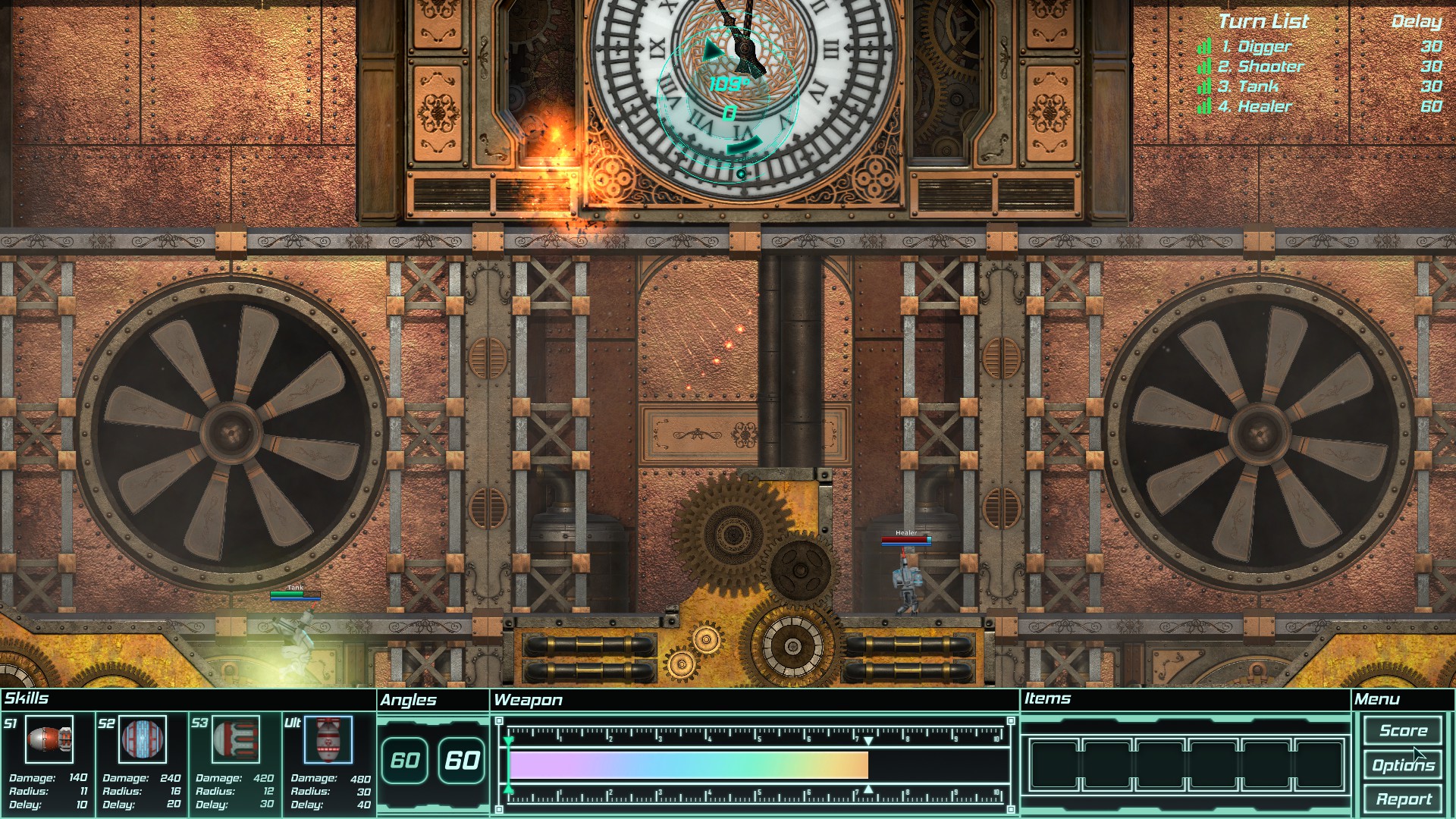Click the signal bars beside Healer

[1203, 106]
